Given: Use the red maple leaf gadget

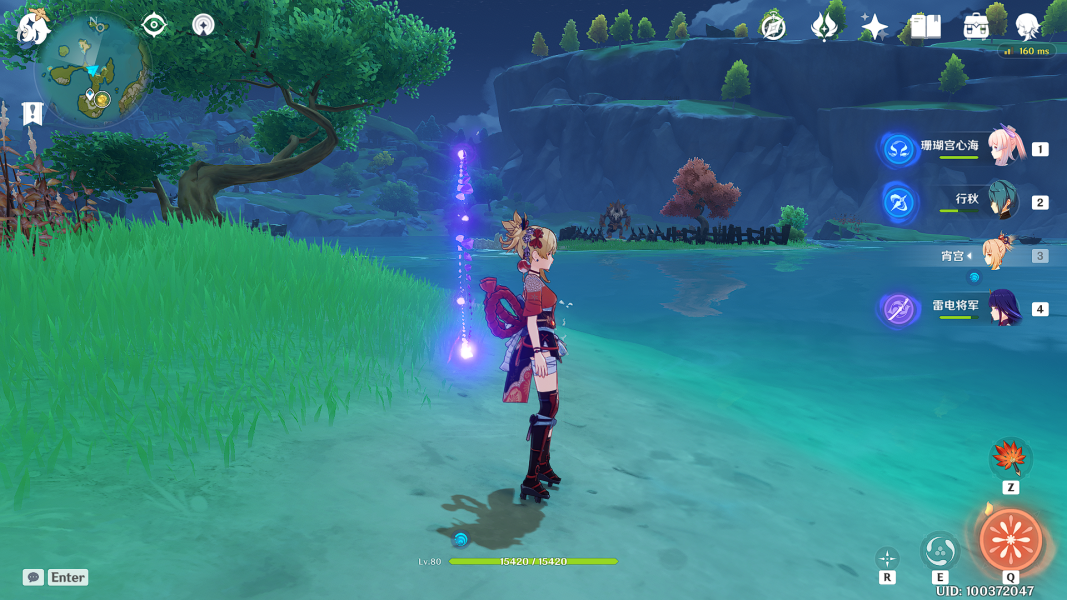Looking at the screenshot, I should [x=1010, y=459].
